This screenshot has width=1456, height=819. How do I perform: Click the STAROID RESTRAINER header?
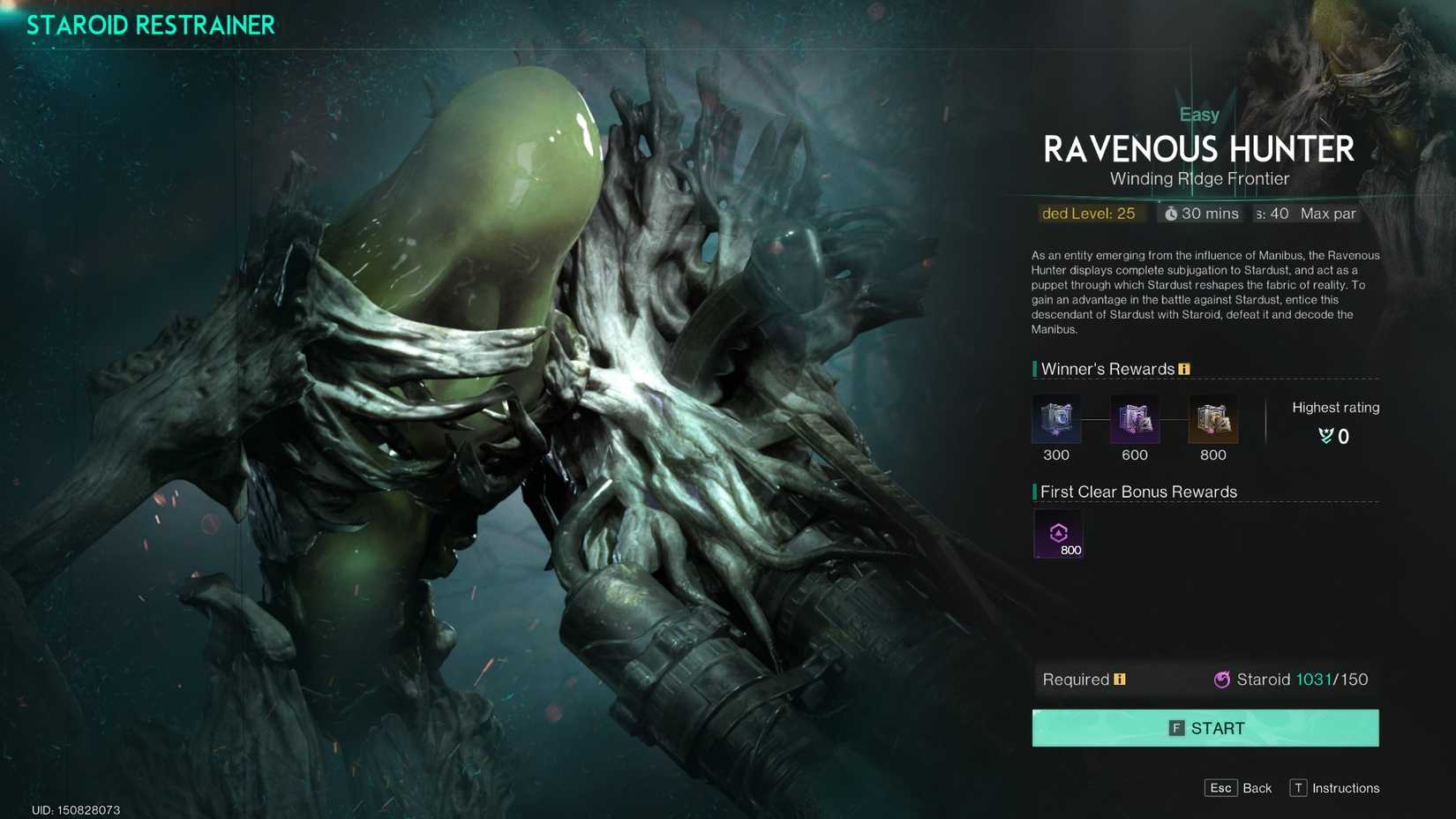coord(150,25)
